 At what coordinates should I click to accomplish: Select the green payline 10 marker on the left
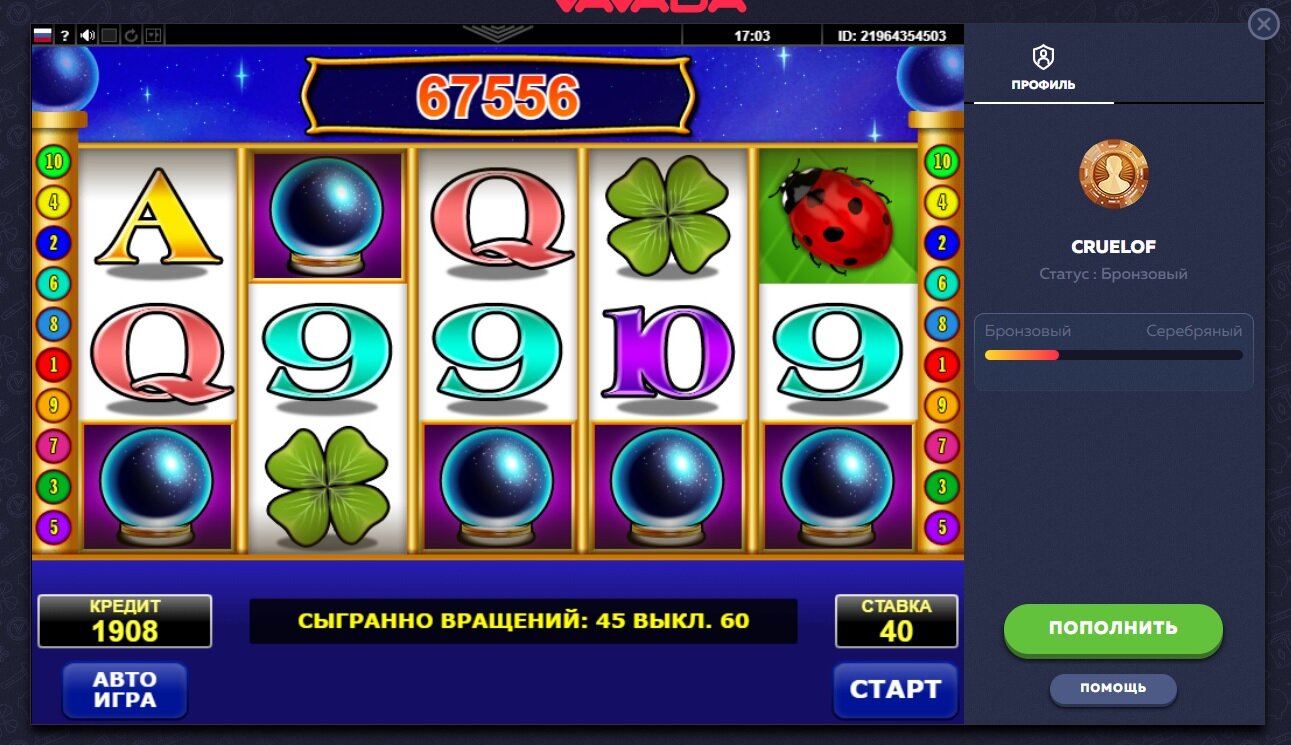click(53, 162)
